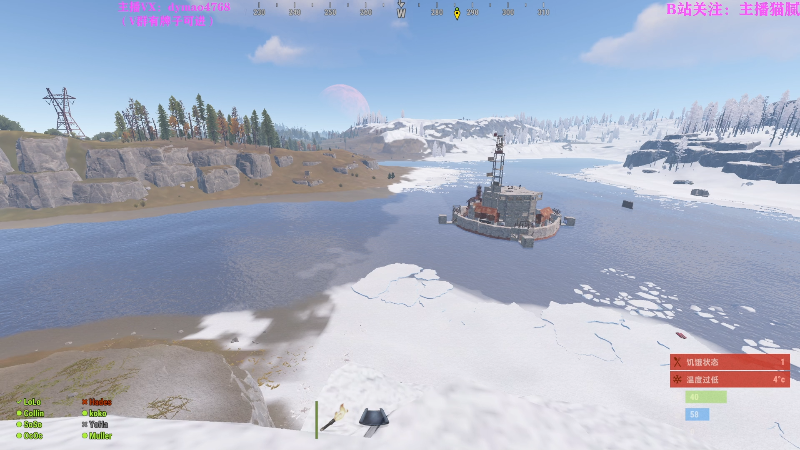
Task: Pick the dead teammate Hades entry
Action: tap(99, 402)
